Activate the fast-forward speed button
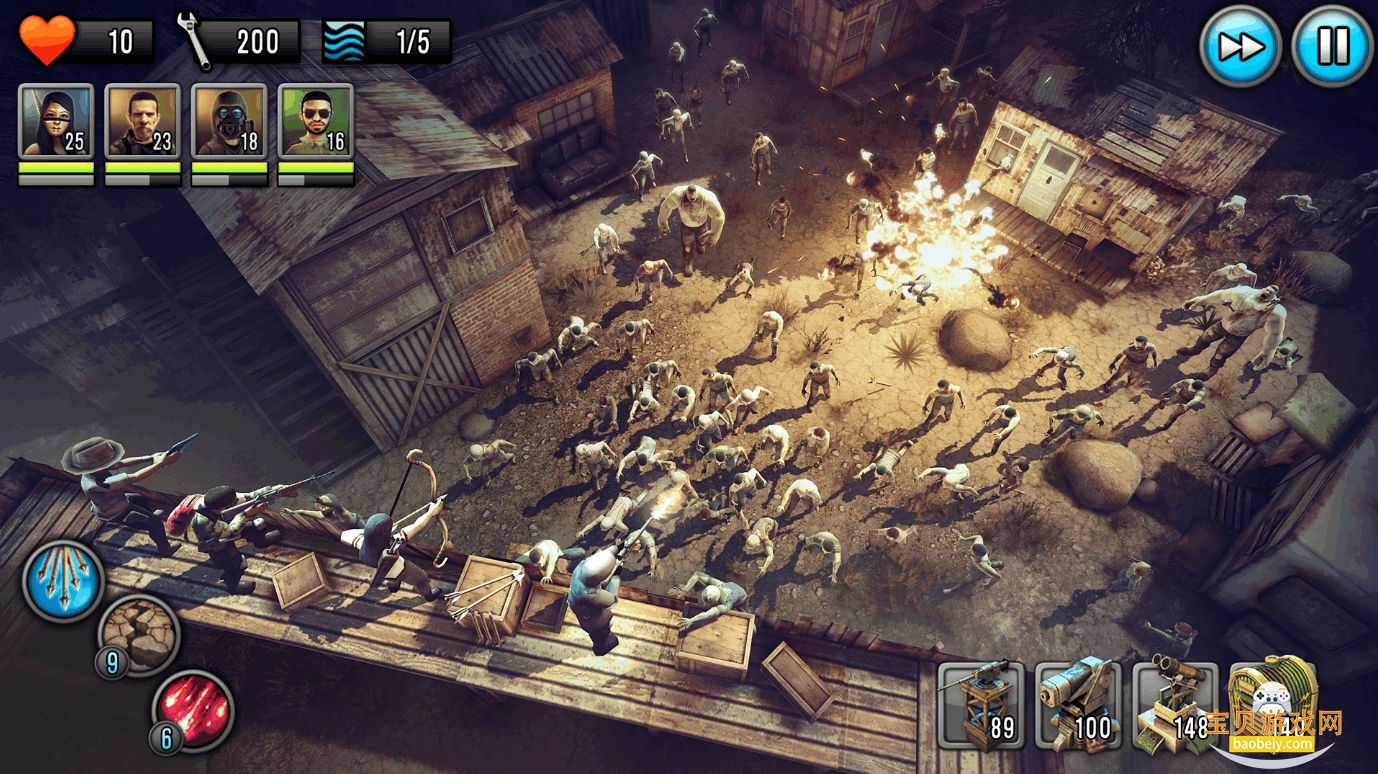 1240,46
